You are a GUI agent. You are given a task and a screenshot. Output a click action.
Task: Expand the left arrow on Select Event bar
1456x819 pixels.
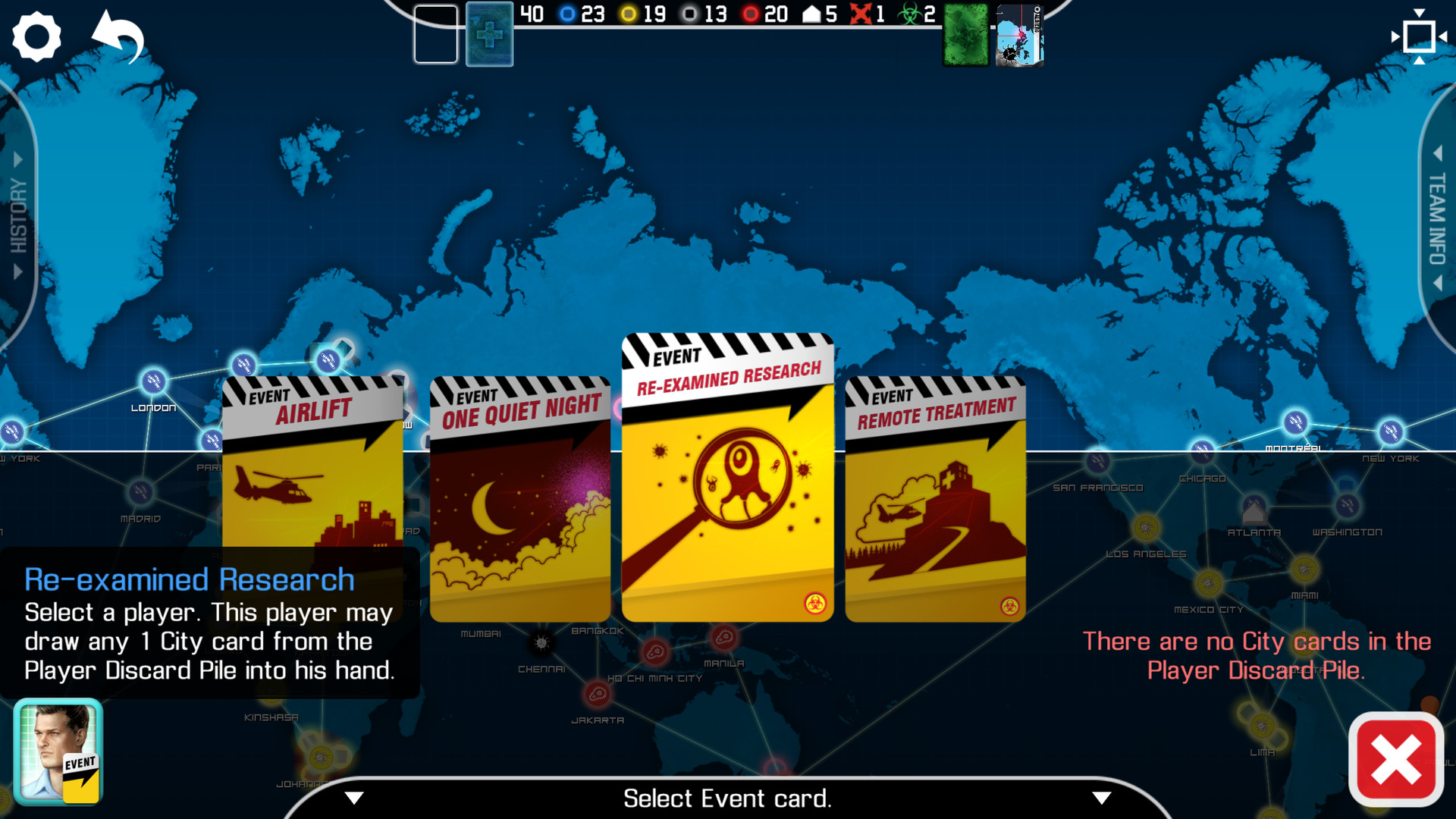(353, 798)
